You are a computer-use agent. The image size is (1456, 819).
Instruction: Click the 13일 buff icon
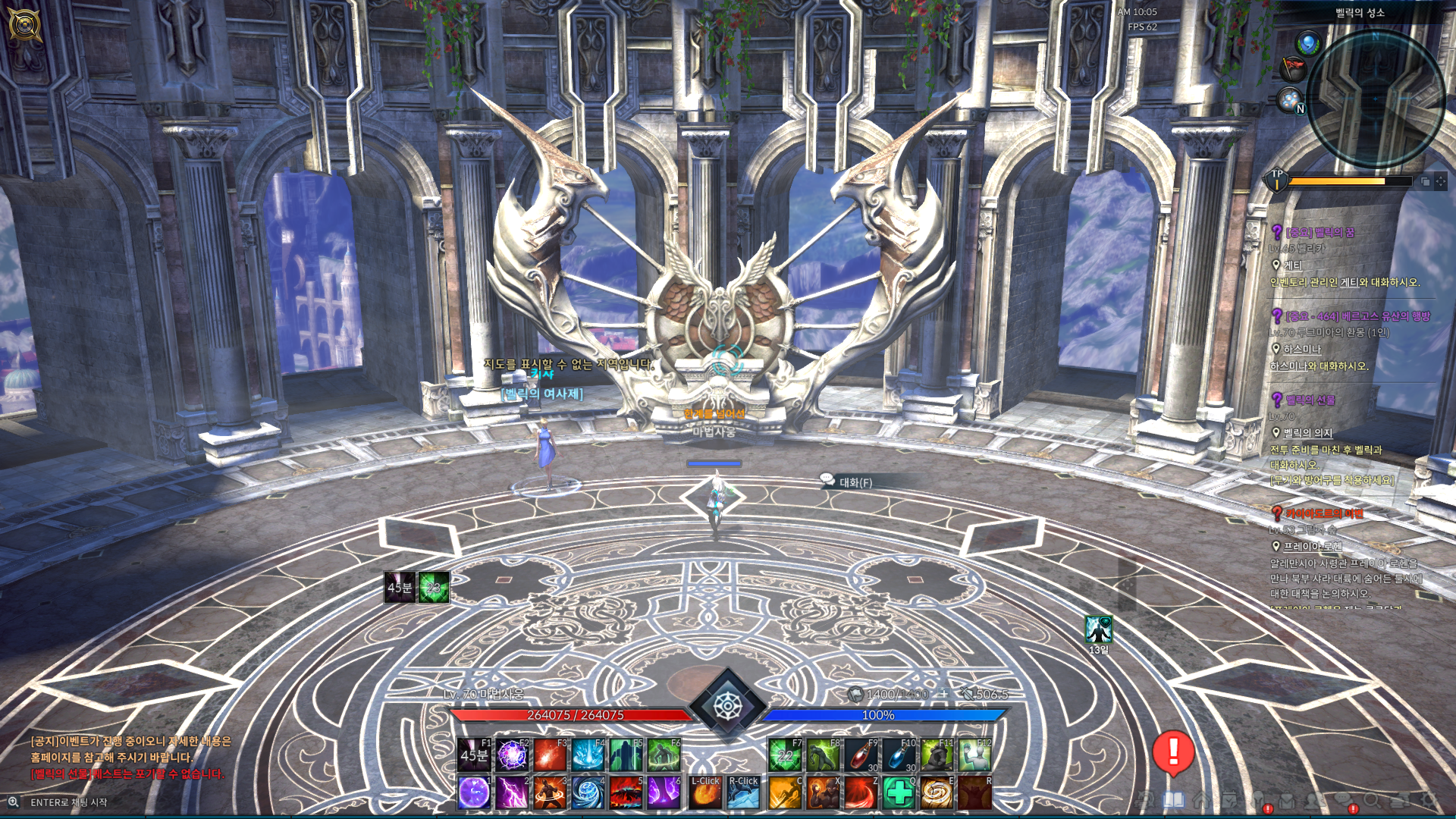tap(1098, 630)
